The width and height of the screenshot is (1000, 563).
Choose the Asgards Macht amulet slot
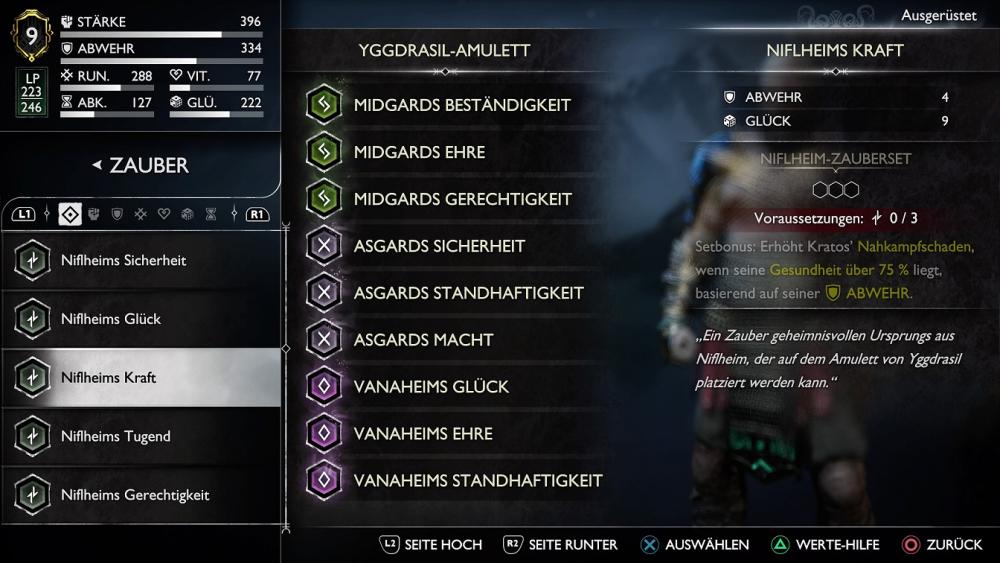(423, 340)
